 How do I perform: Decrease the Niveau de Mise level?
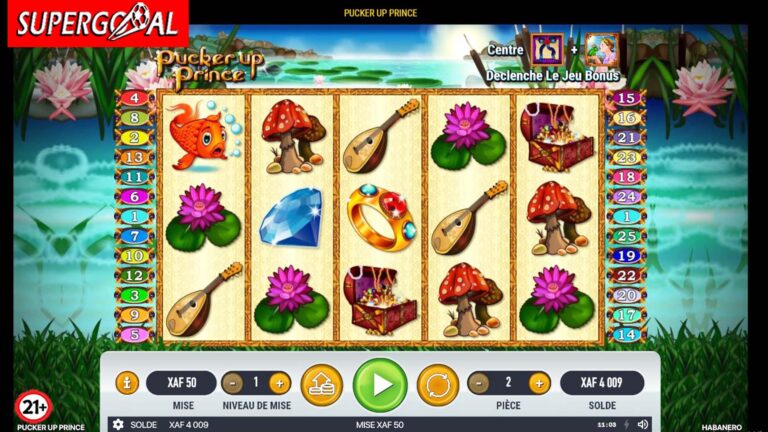[x=233, y=383]
